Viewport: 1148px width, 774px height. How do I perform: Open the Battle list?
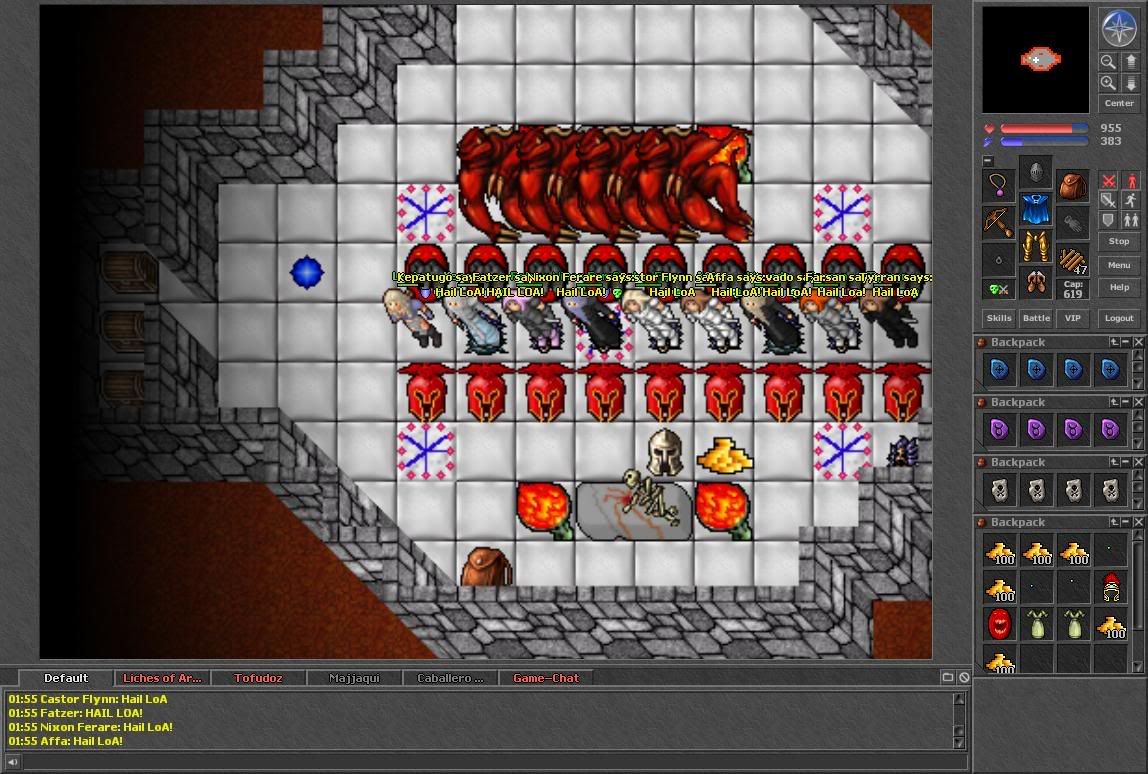tap(1036, 318)
